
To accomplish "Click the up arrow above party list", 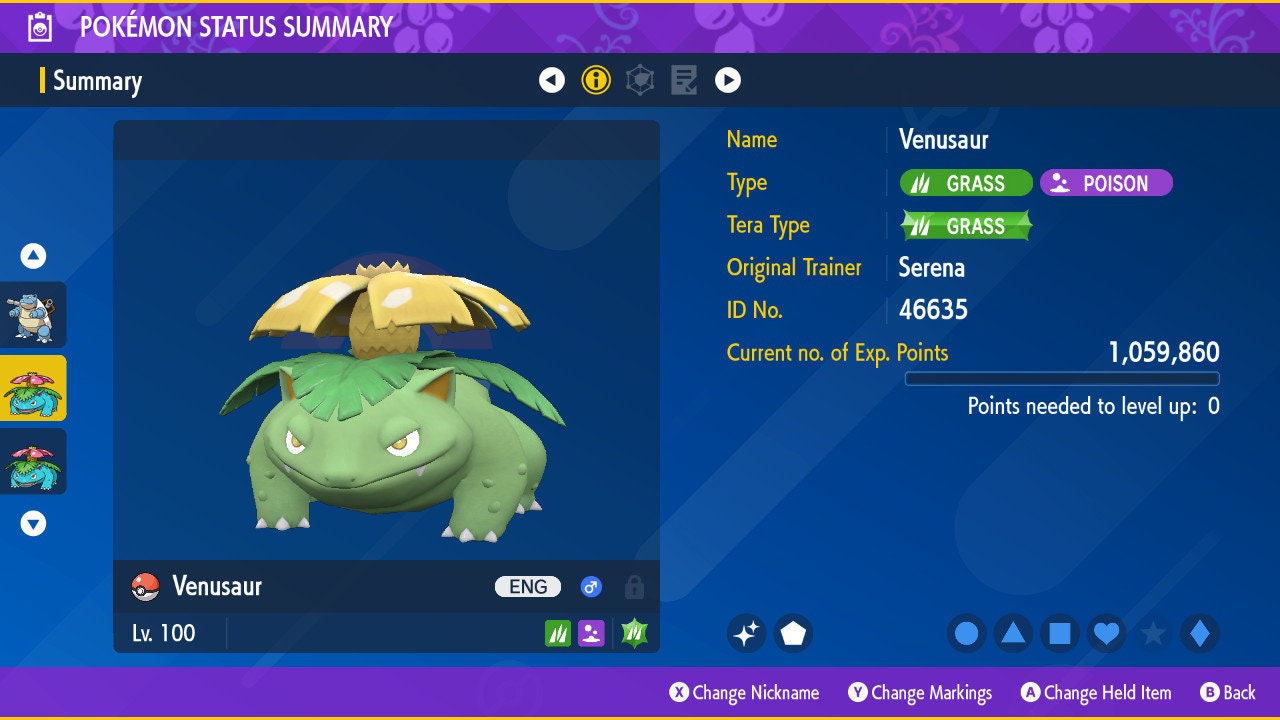I will (33, 256).
